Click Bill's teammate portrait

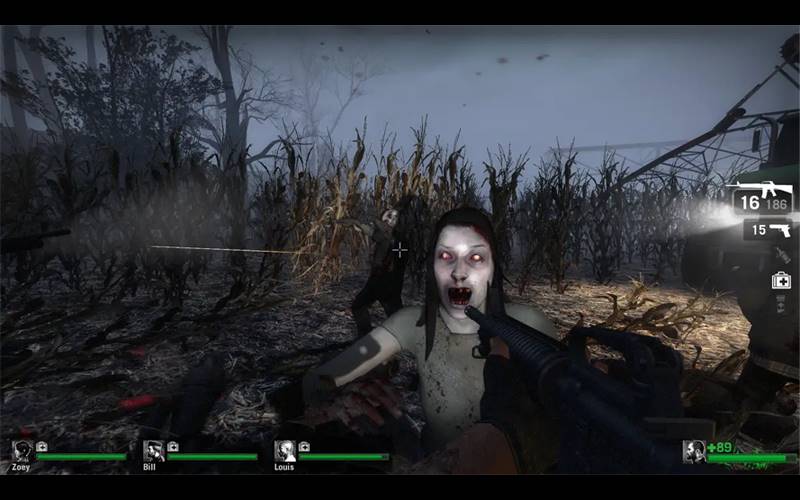(153, 451)
